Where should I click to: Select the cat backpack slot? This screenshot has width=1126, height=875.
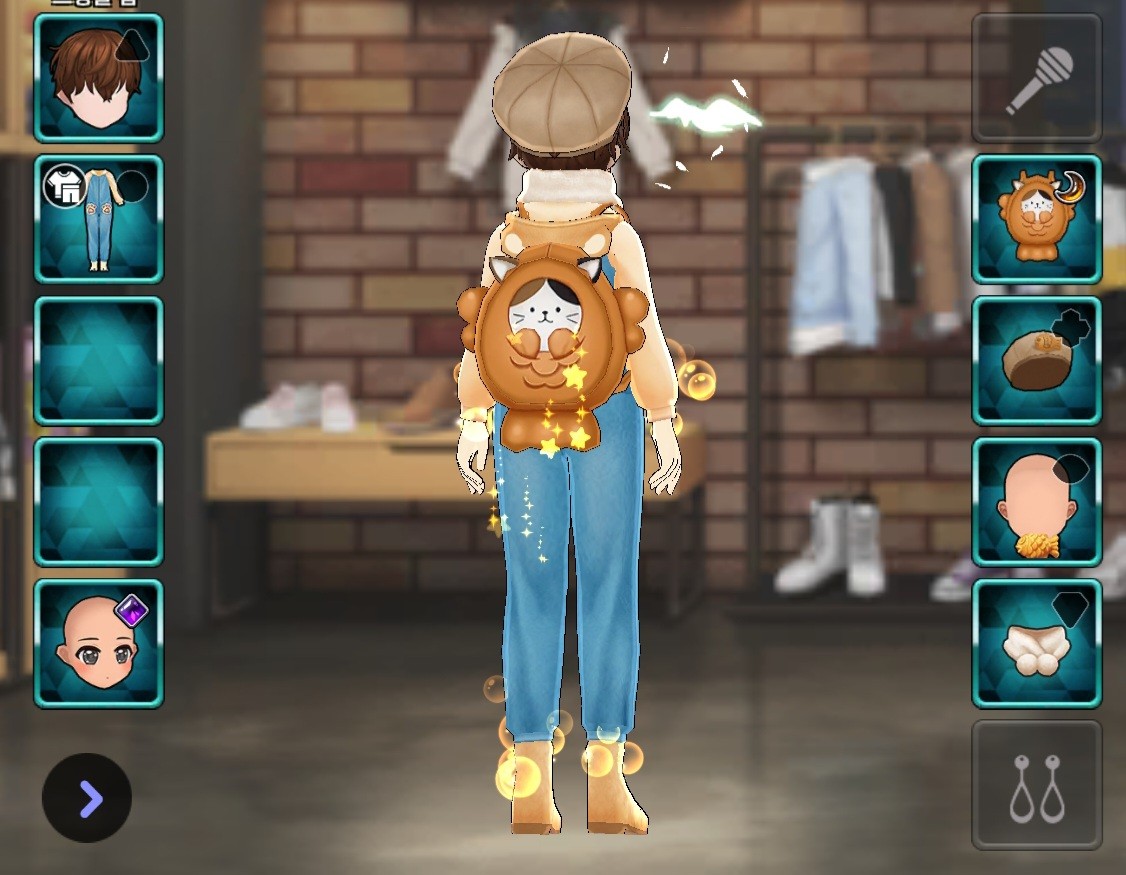(x=1036, y=218)
